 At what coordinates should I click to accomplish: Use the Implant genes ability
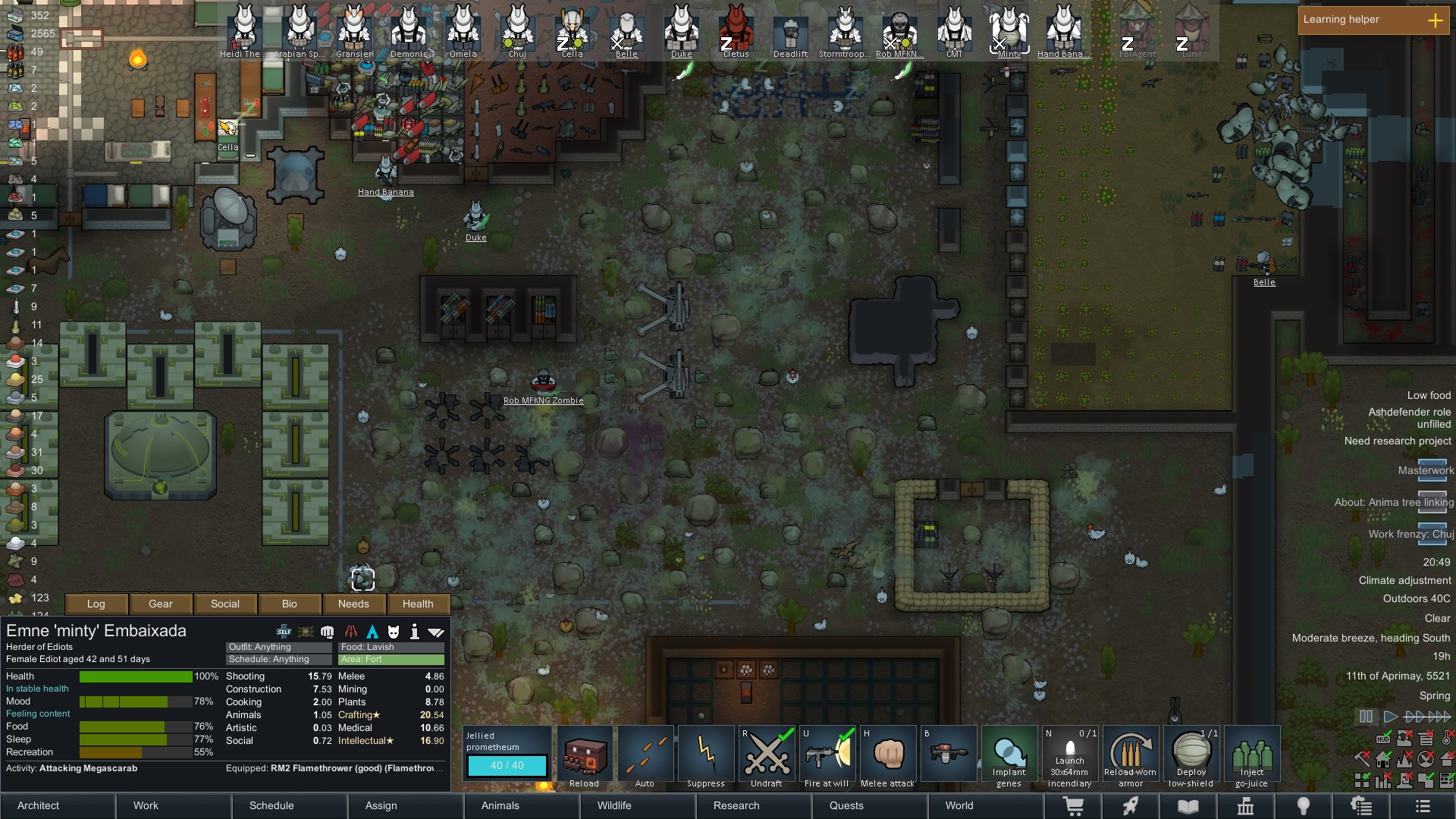[1009, 755]
